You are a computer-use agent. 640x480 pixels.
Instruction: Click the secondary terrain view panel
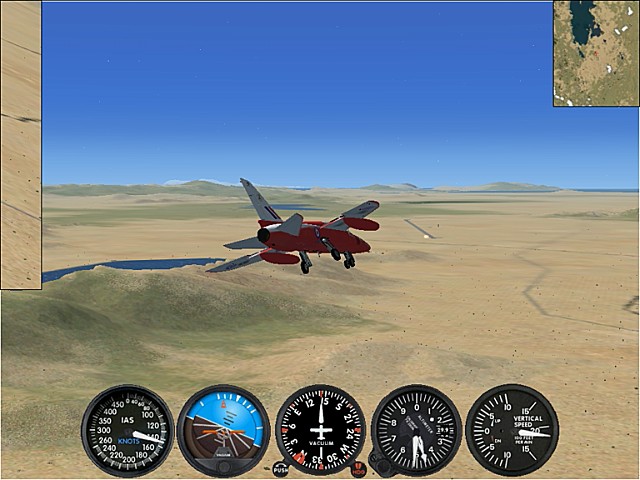tap(20, 145)
